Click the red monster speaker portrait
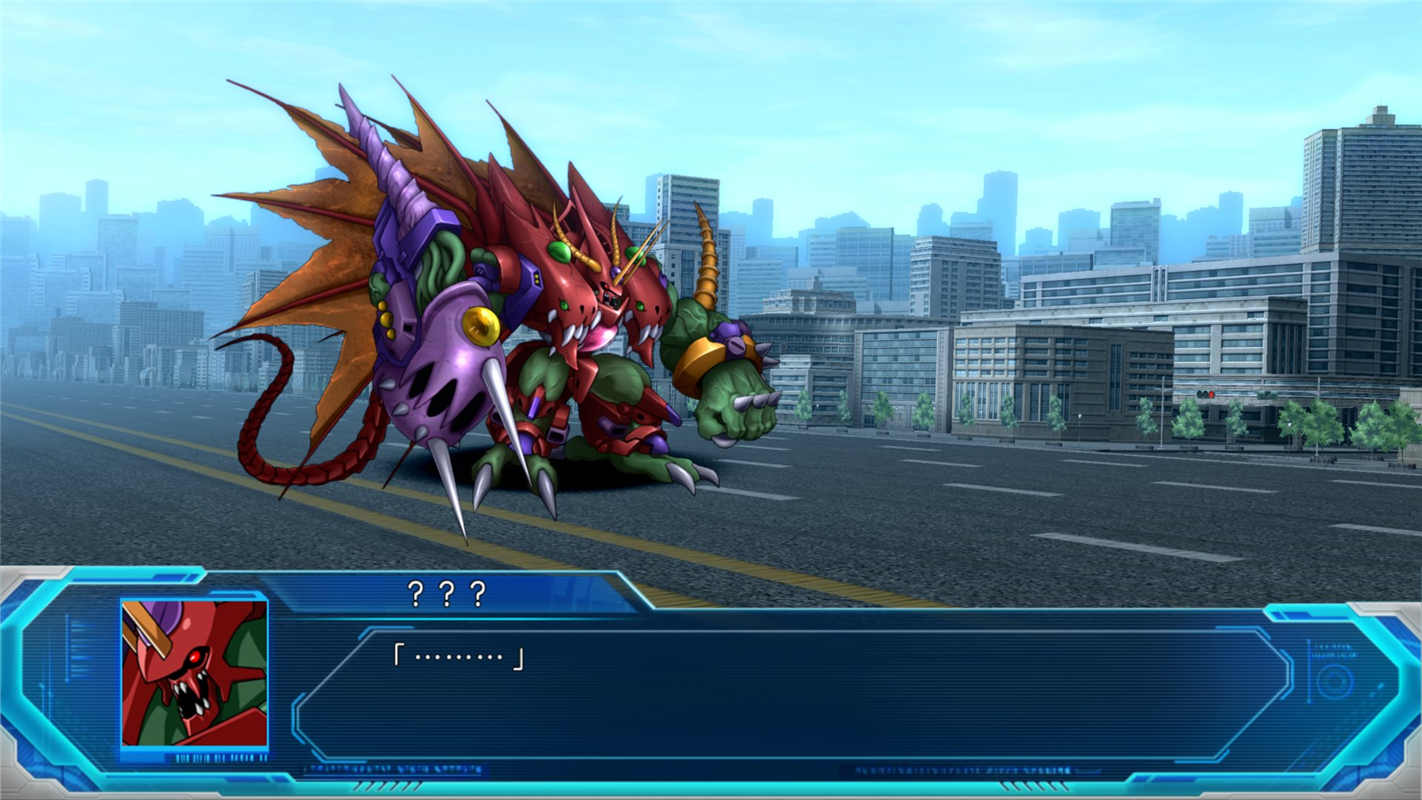1422x800 pixels. 194,673
